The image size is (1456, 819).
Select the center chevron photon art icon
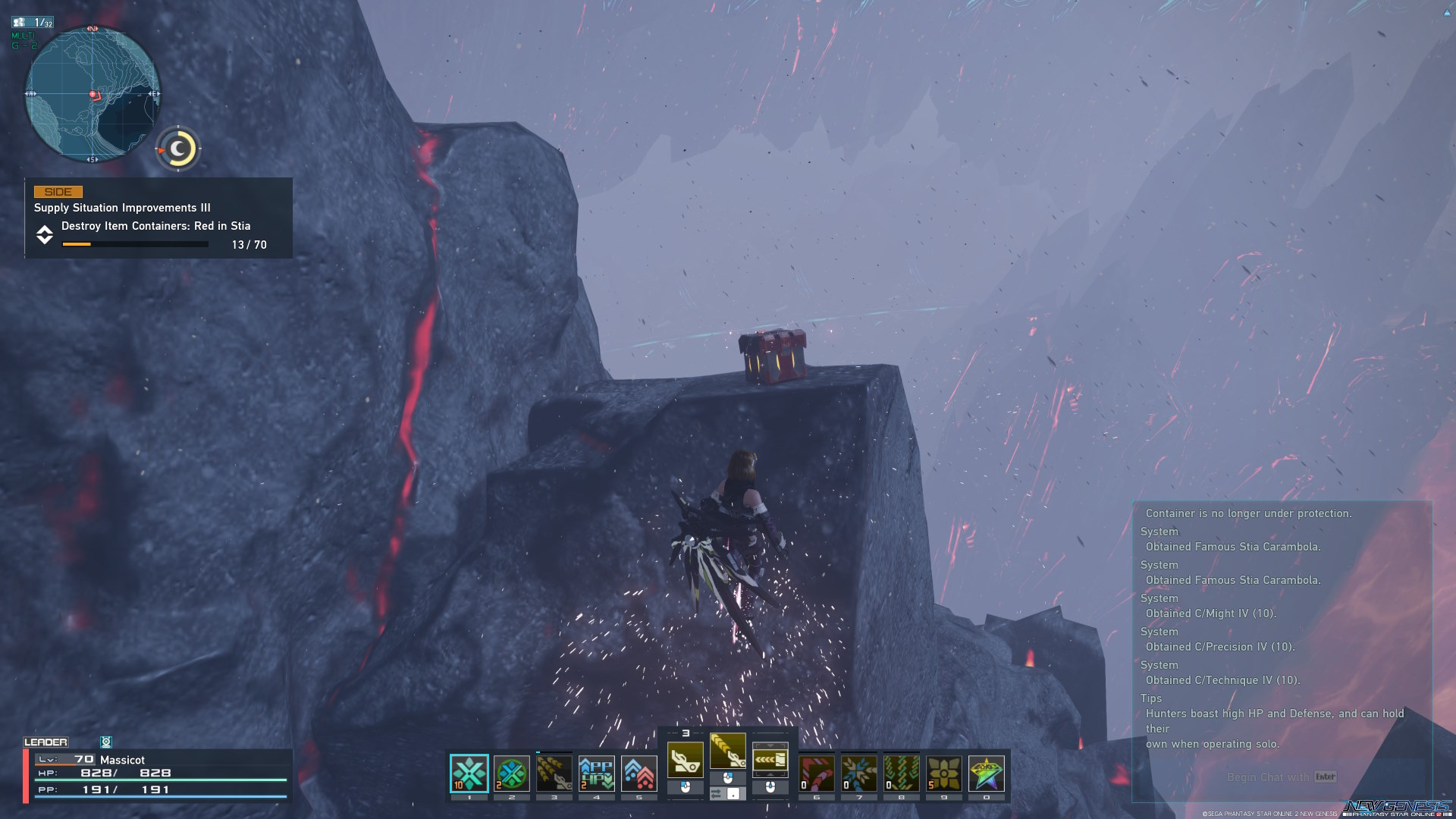[x=728, y=752]
